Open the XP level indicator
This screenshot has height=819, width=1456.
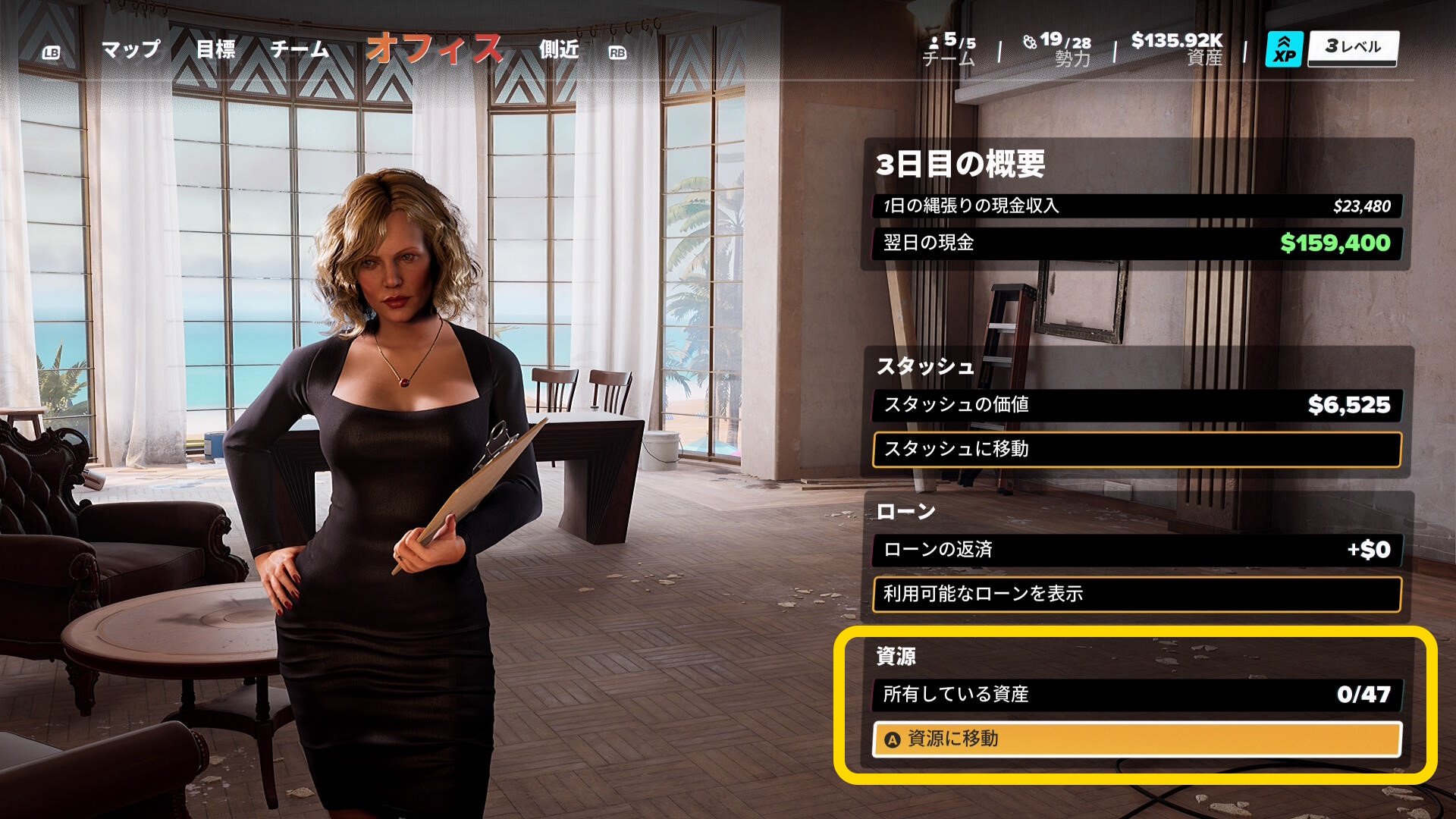(1332, 49)
